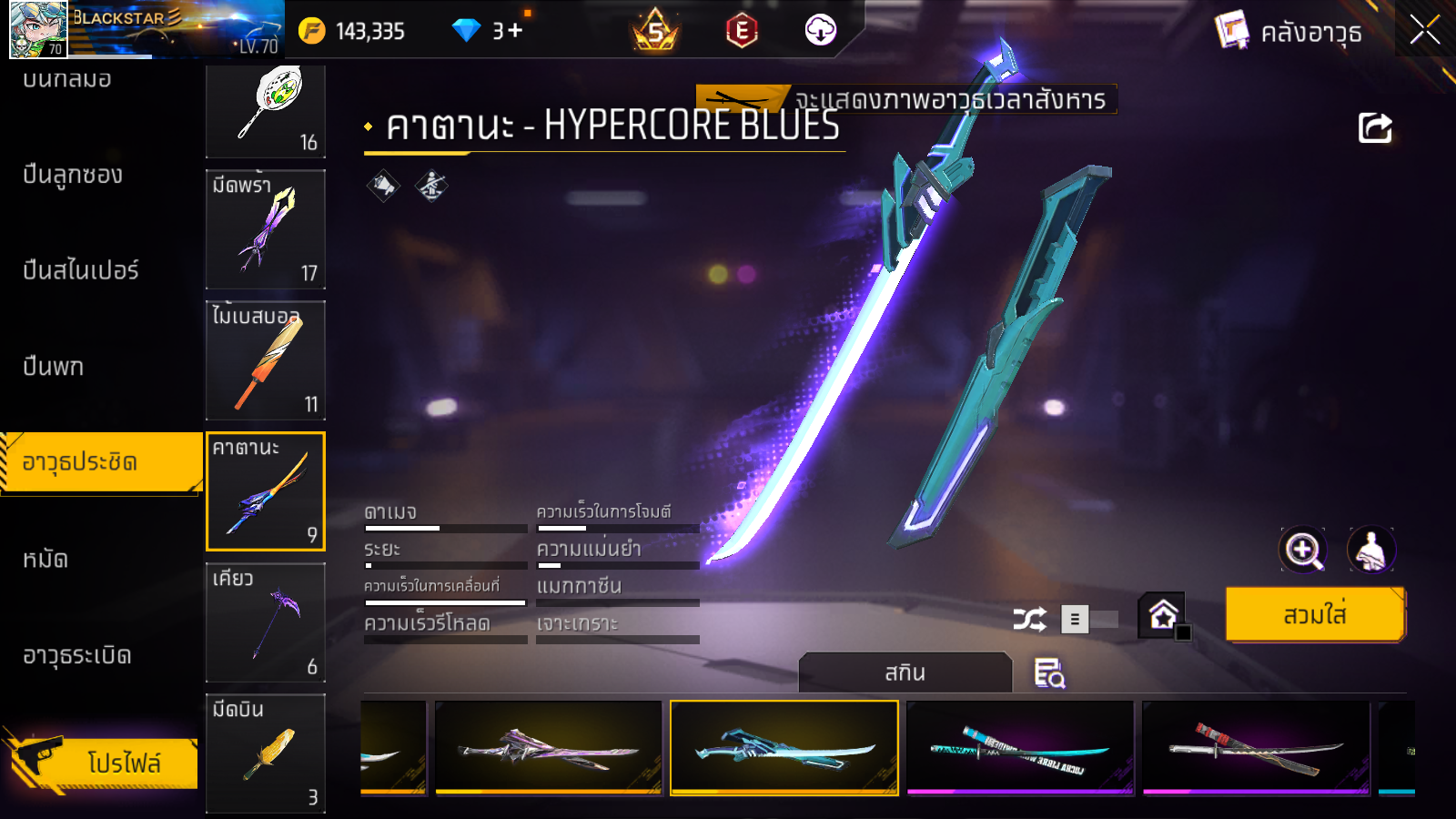Preview the skin on the character
The width and height of the screenshot is (1456, 819).
click(x=1370, y=550)
